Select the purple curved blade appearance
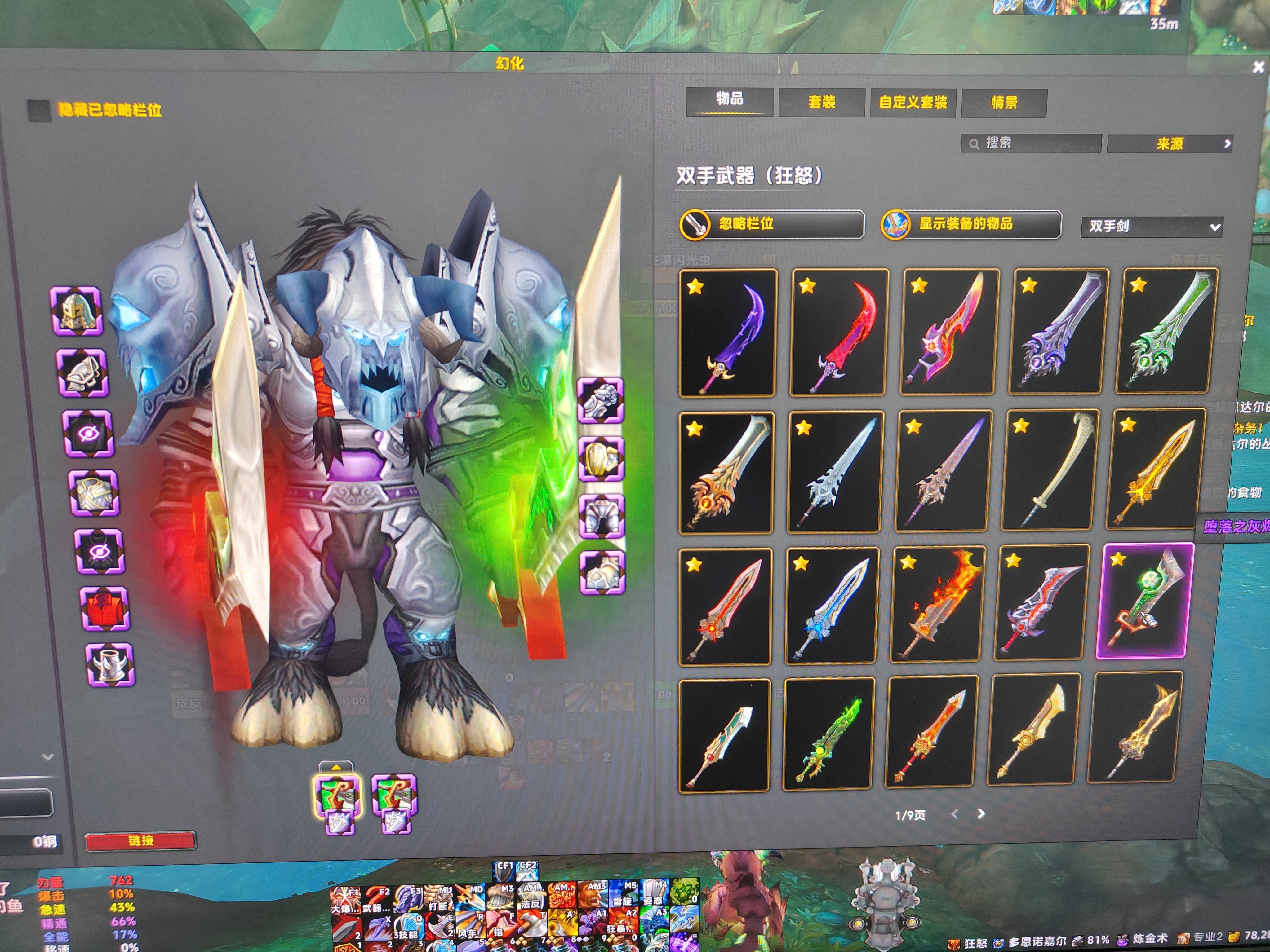 (727, 333)
